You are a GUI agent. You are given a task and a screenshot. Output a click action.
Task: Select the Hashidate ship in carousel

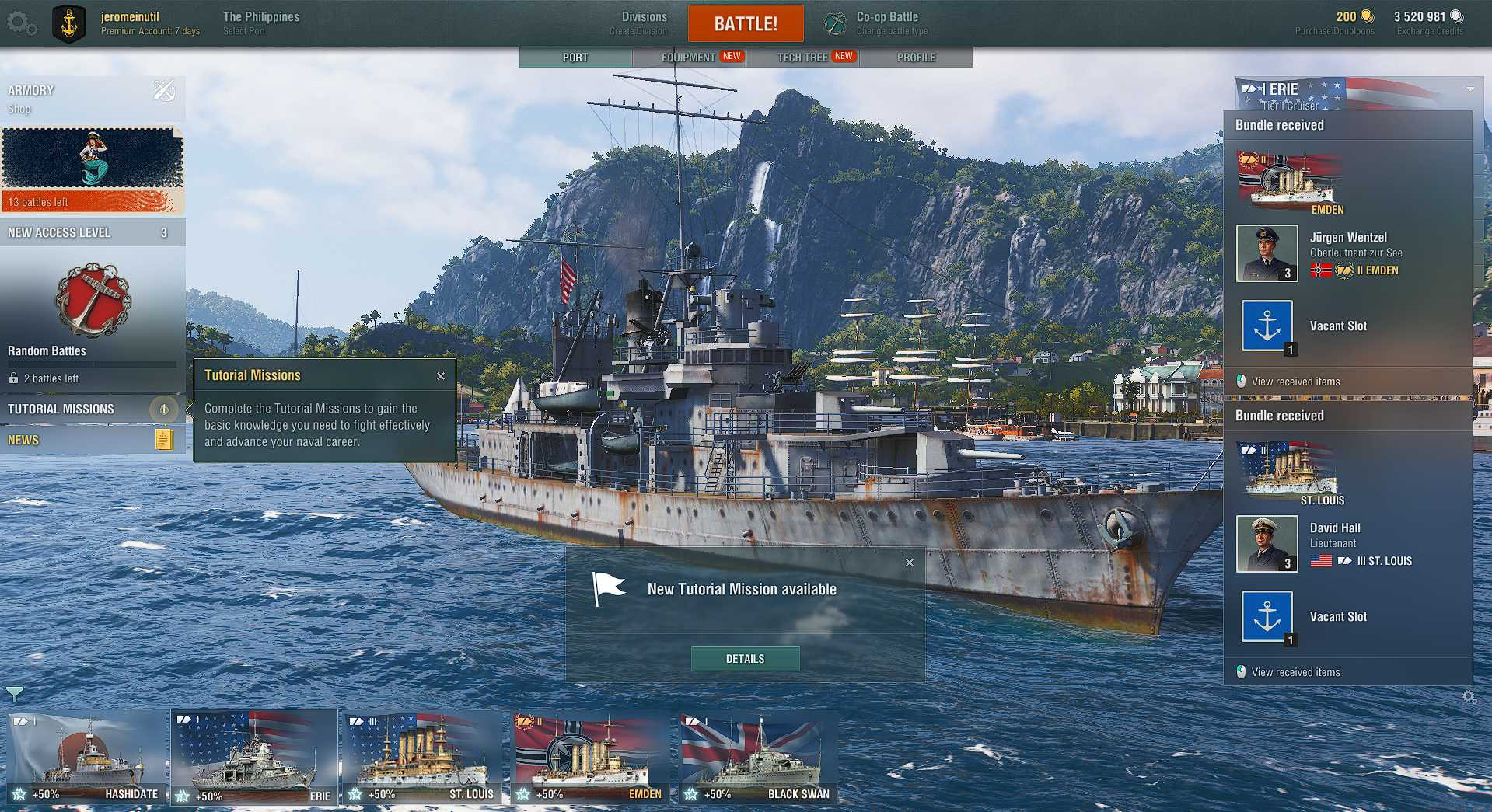coord(87,758)
